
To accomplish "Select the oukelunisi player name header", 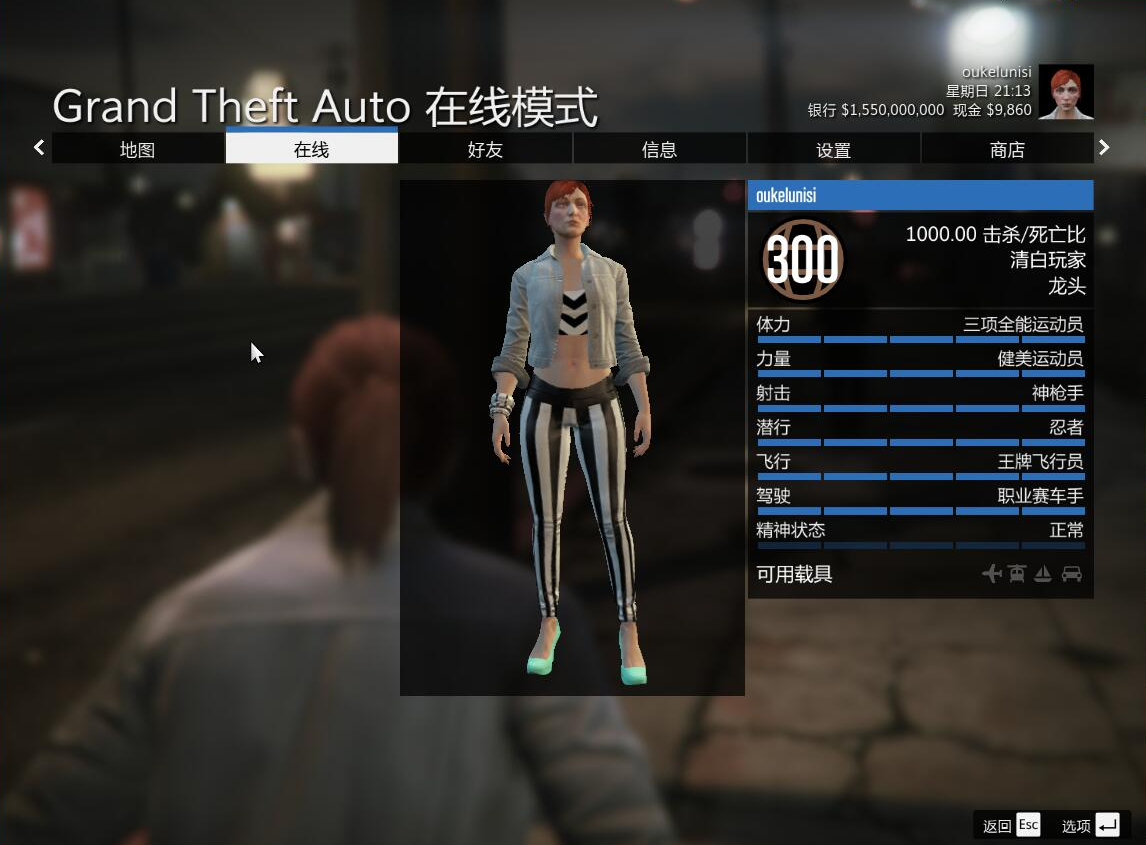I will [x=920, y=195].
